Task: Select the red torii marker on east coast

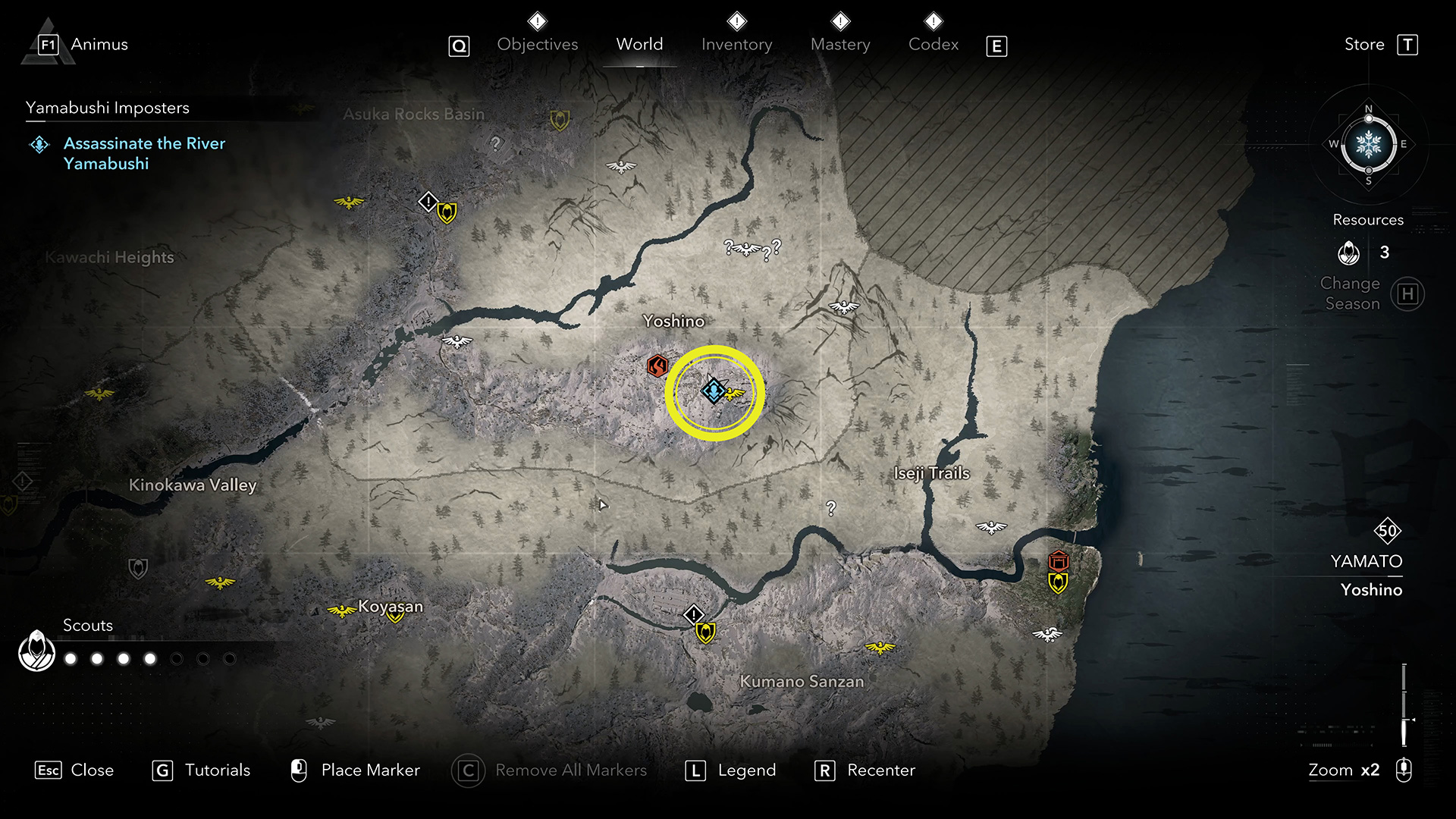Action: coord(1059,561)
